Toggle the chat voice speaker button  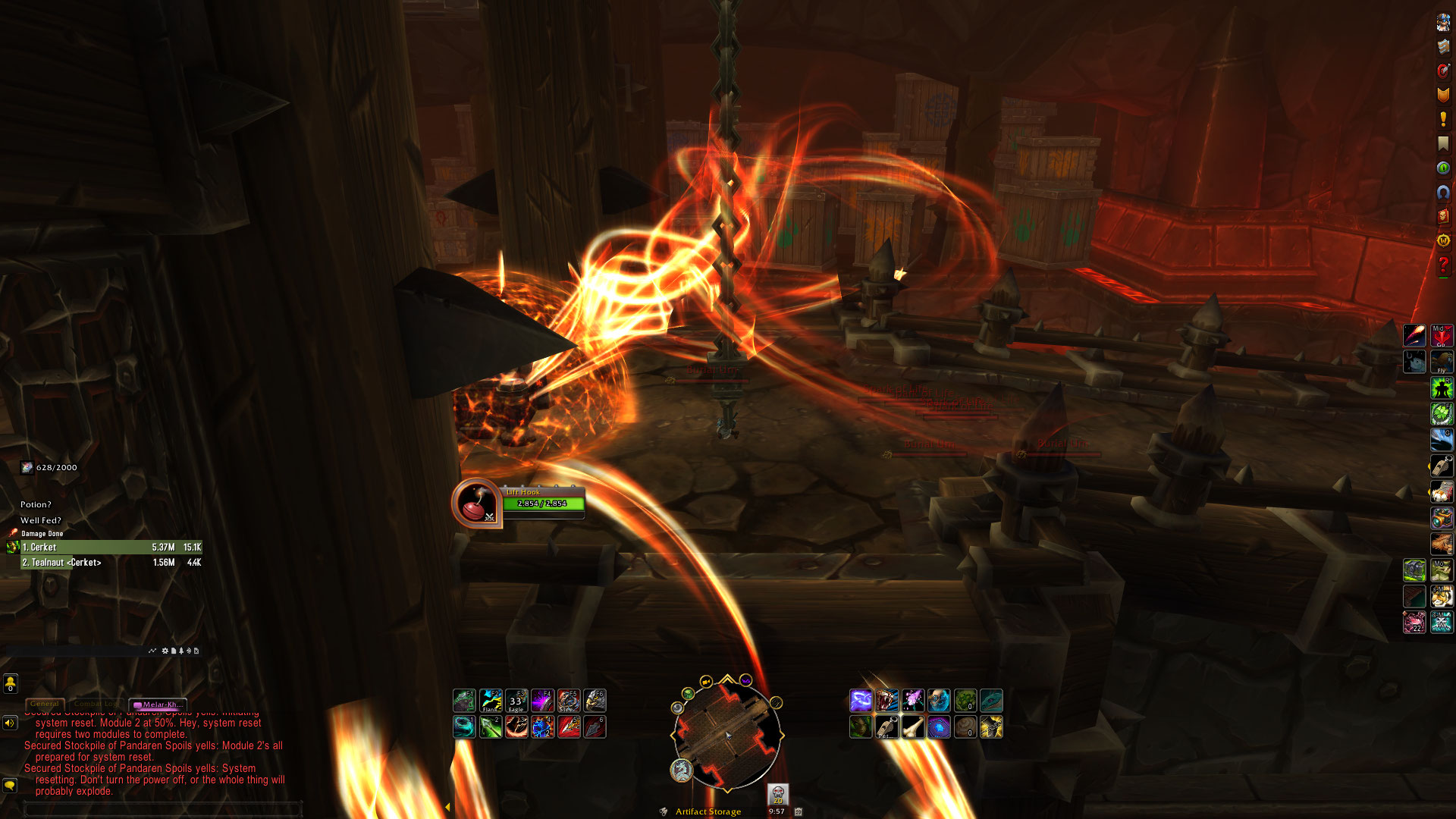point(10,723)
